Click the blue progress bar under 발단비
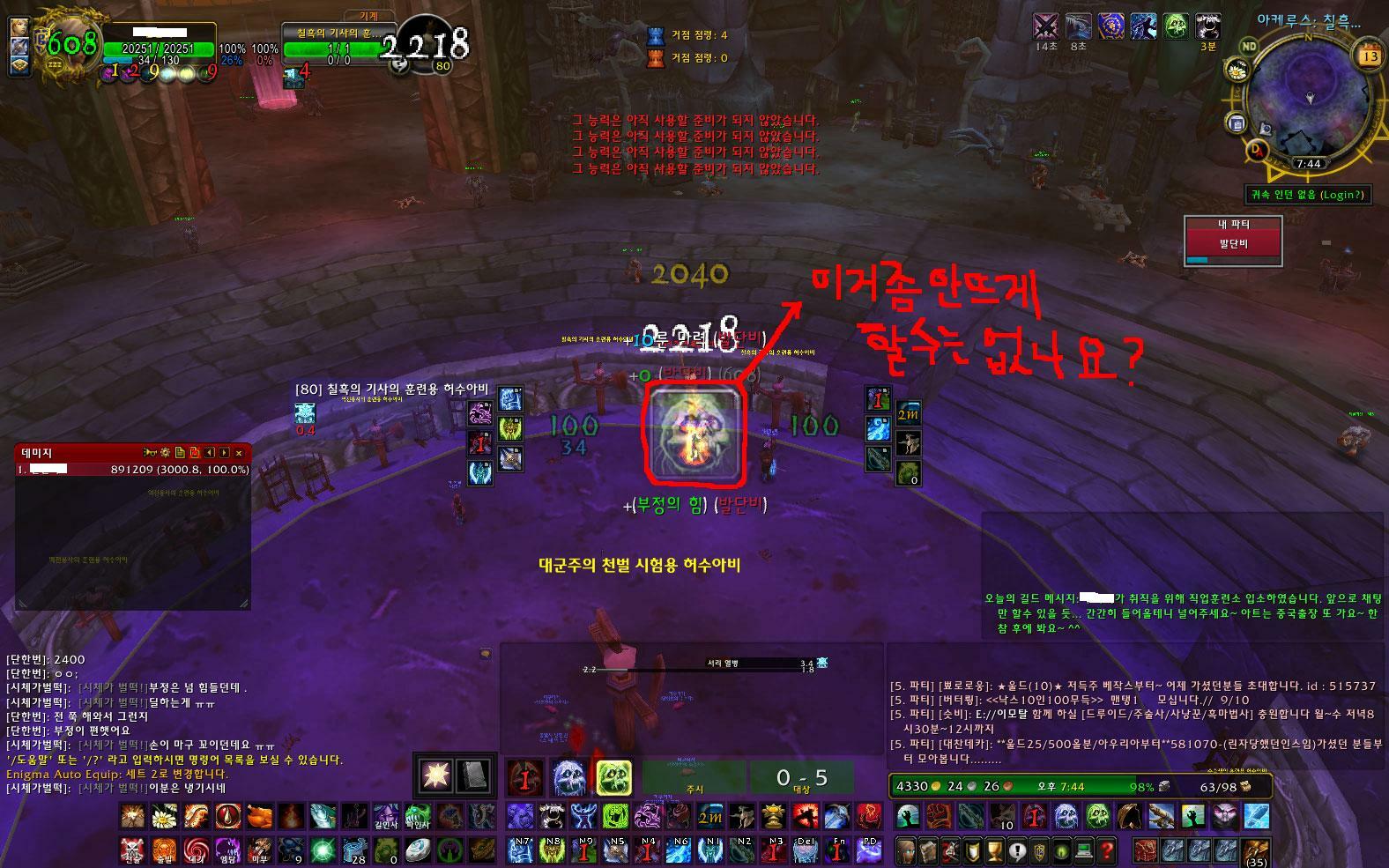This screenshot has height=868, width=1389. (x=1197, y=260)
